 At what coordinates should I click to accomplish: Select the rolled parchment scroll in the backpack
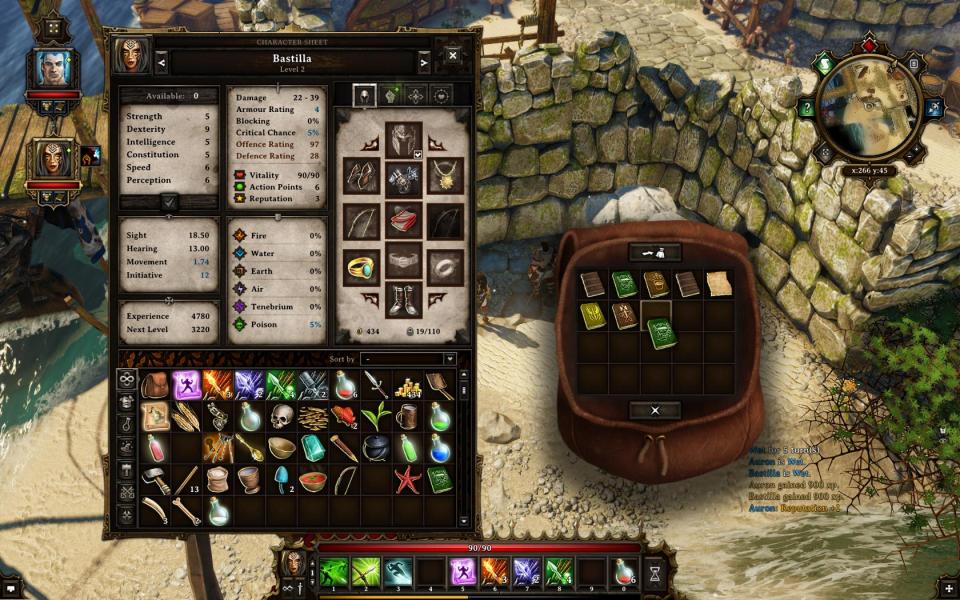(x=718, y=284)
